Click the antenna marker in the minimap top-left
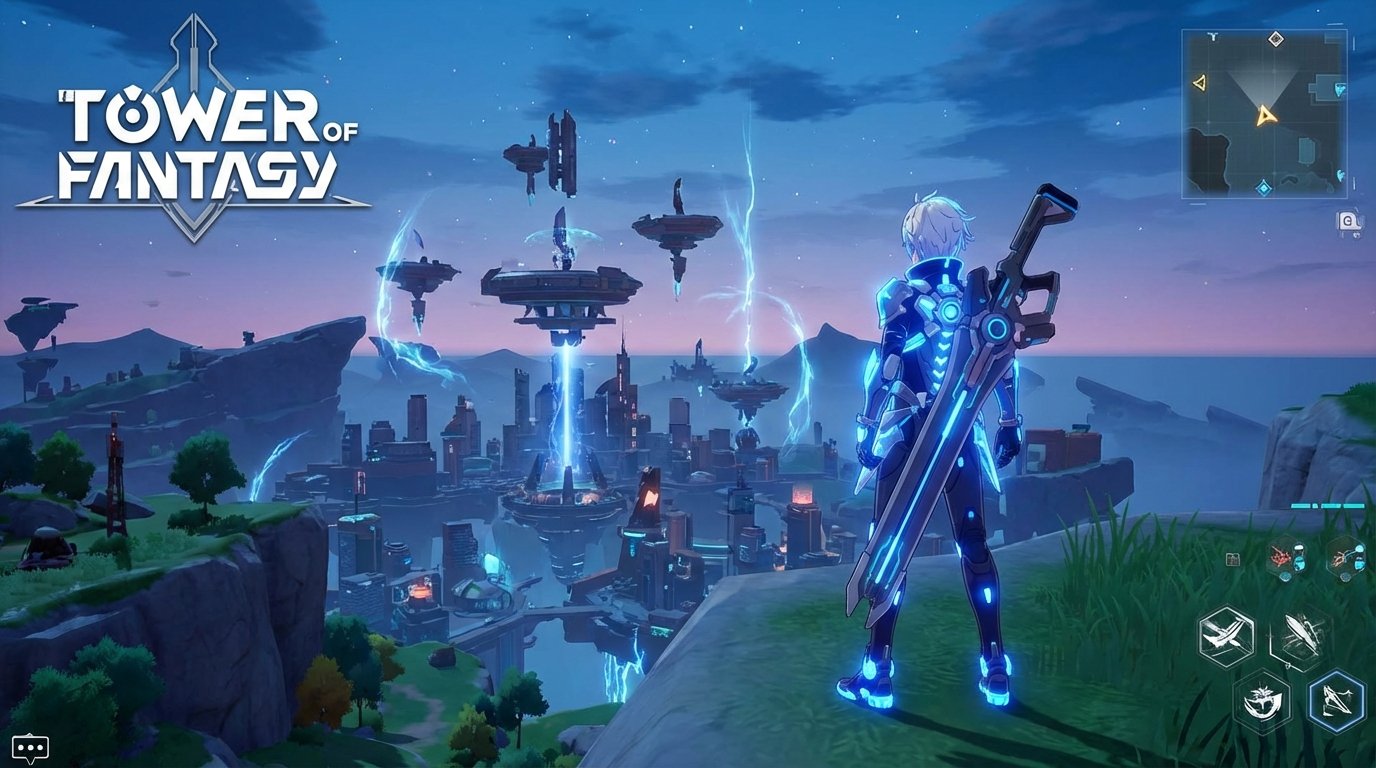Image resolution: width=1376 pixels, height=768 pixels. click(1212, 37)
